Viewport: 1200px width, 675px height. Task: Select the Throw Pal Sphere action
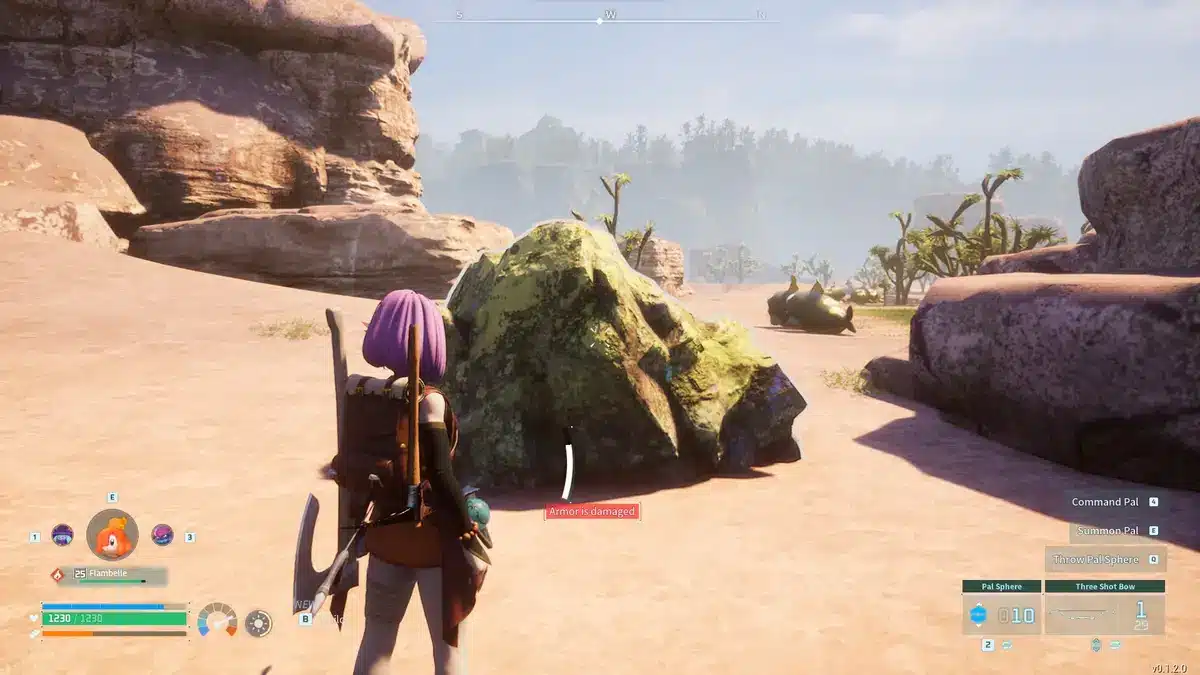tap(1096, 560)
